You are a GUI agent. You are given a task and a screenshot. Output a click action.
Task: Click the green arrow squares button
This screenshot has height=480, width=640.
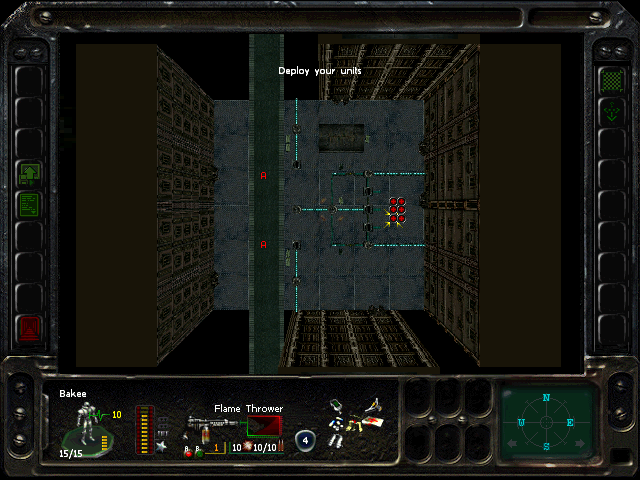pyautogui.click(x=29, y=174)
